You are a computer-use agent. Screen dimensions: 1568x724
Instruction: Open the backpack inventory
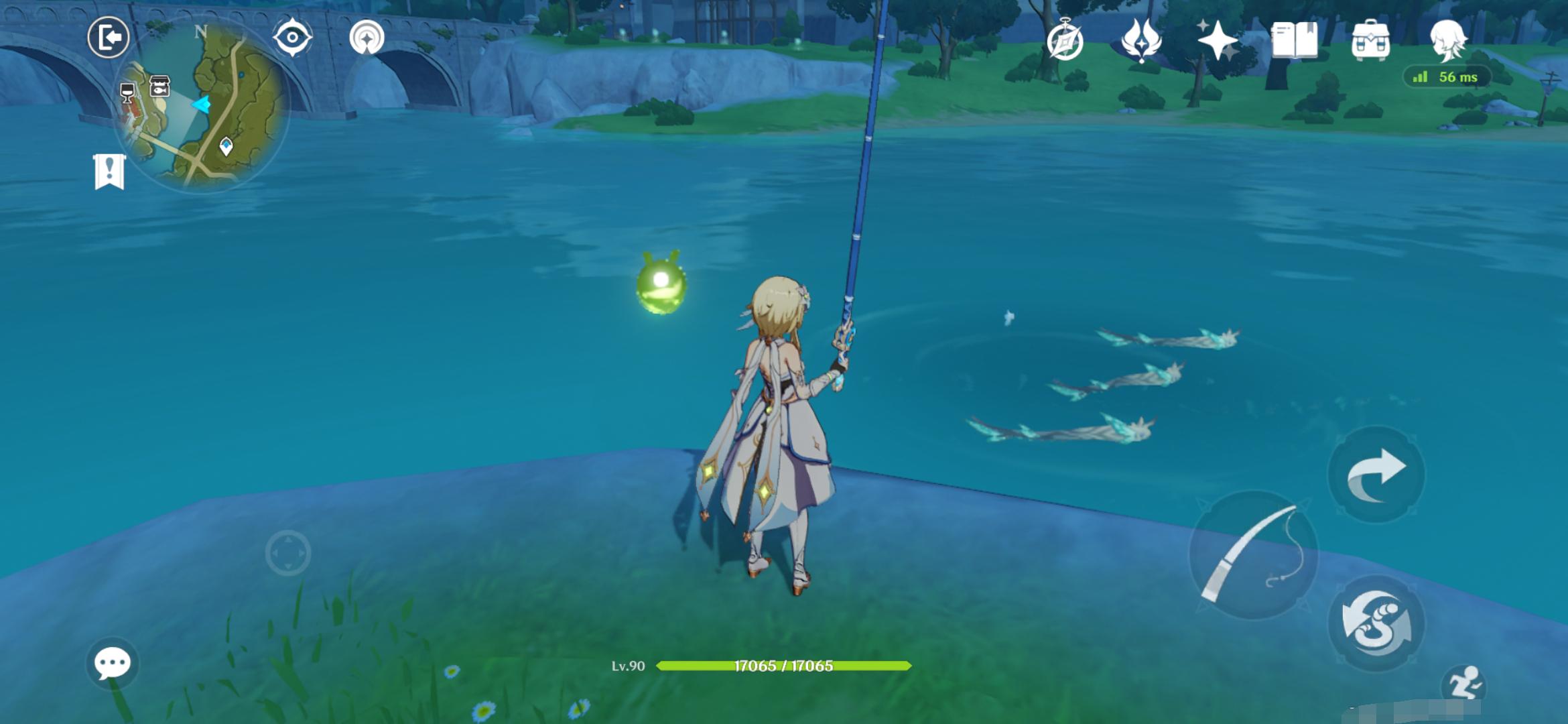tap(1370, 40)
